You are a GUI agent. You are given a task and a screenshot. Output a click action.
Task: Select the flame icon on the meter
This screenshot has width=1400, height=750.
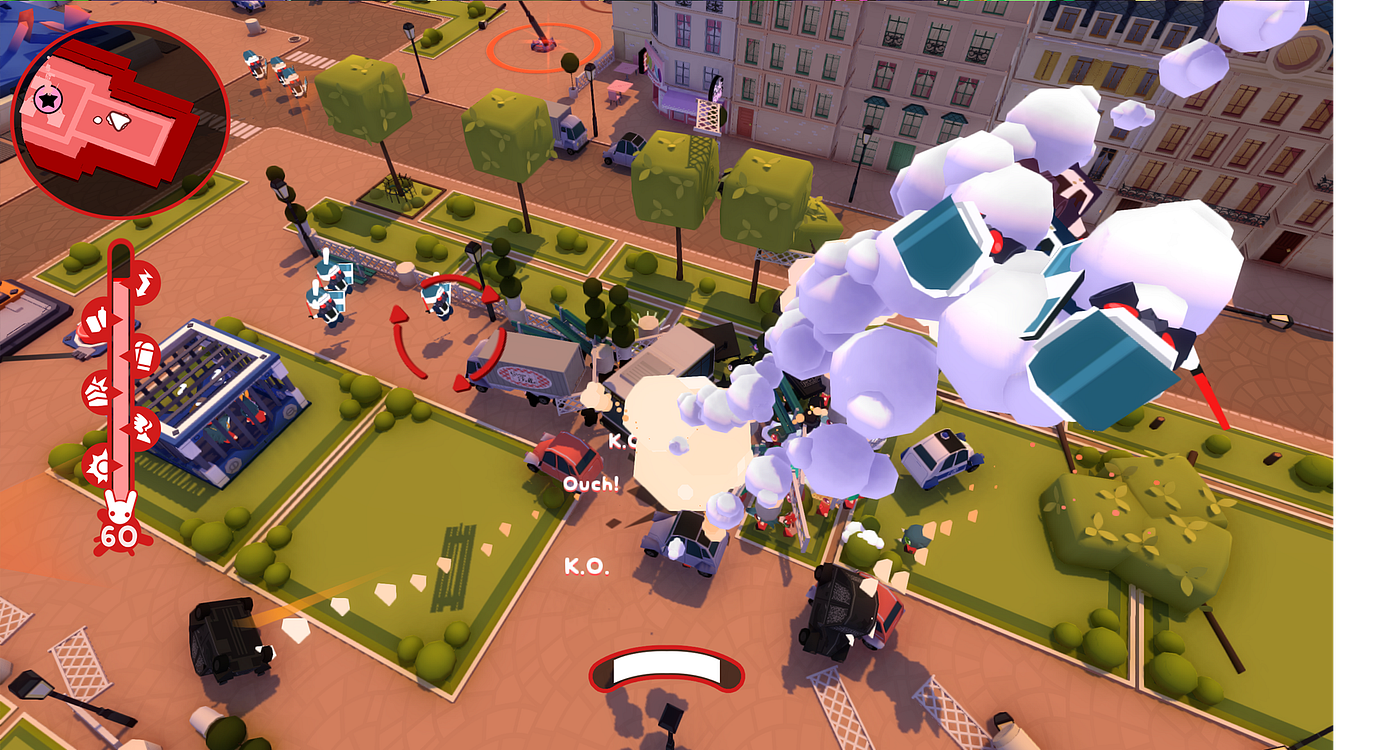tap(143, 428)
